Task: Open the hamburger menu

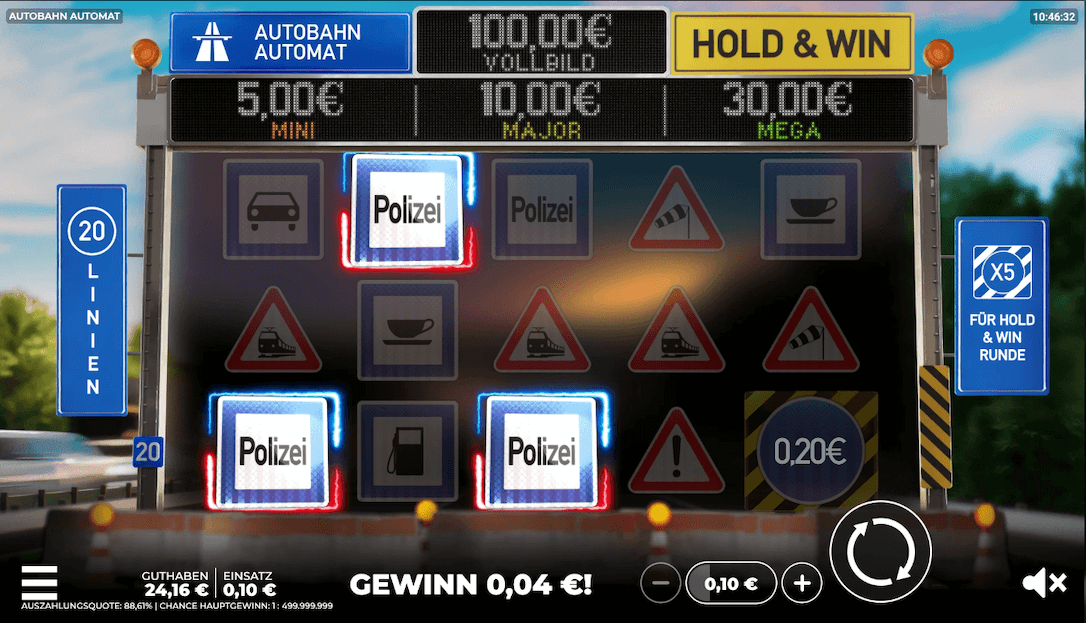Action: pyautogui.click(x=39, y=583)
